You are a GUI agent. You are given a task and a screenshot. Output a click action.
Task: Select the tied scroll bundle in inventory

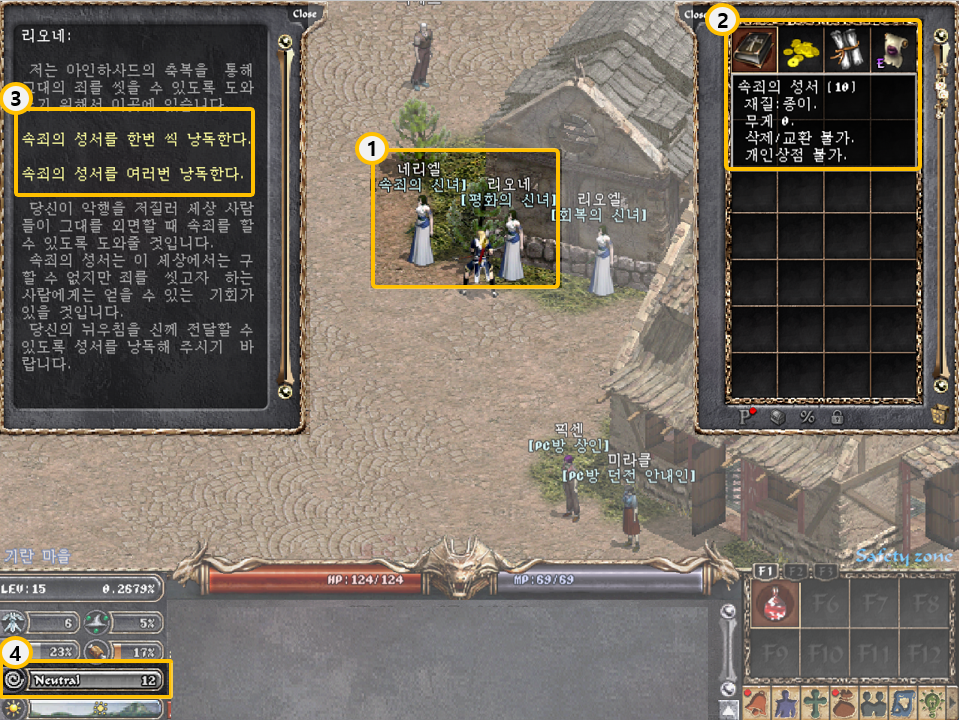(846, 48)
